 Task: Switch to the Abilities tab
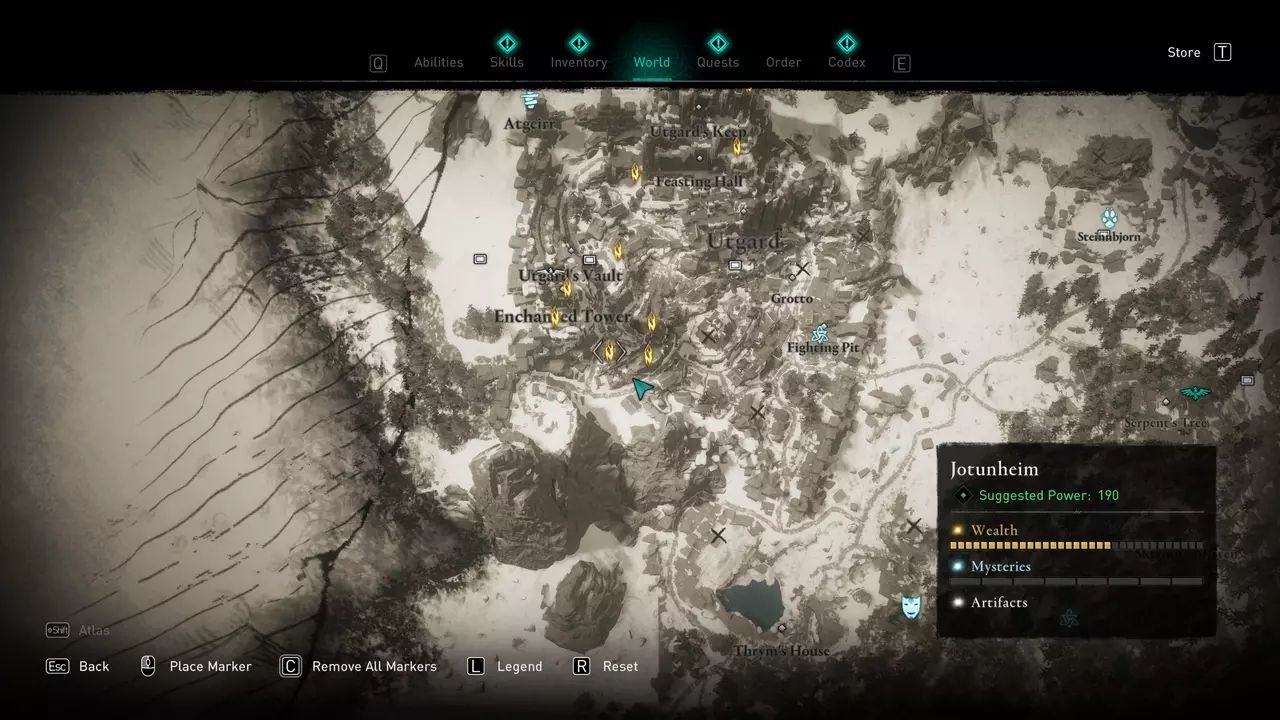(x=438, y=62)
